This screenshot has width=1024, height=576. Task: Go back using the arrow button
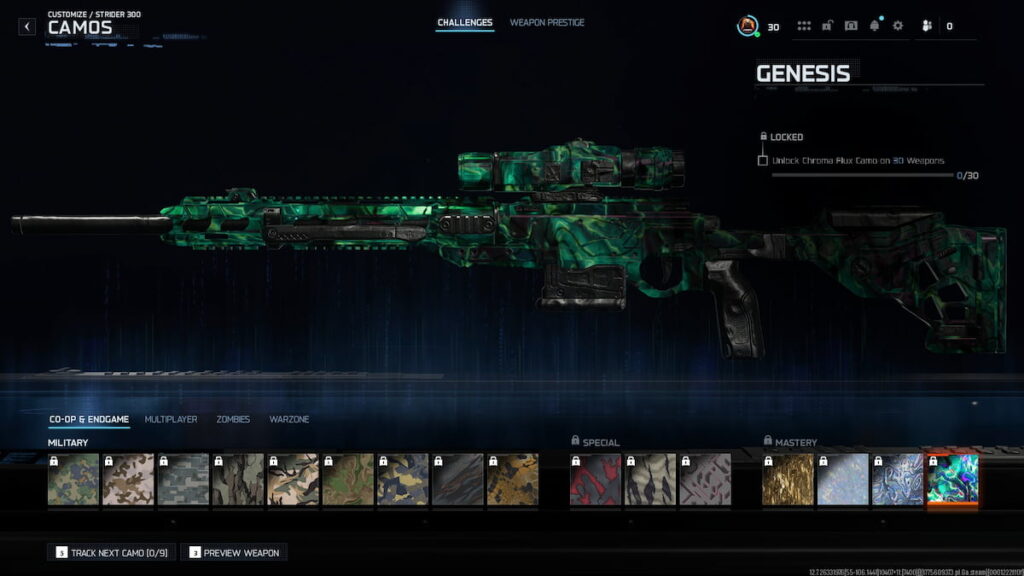point(27,27)
